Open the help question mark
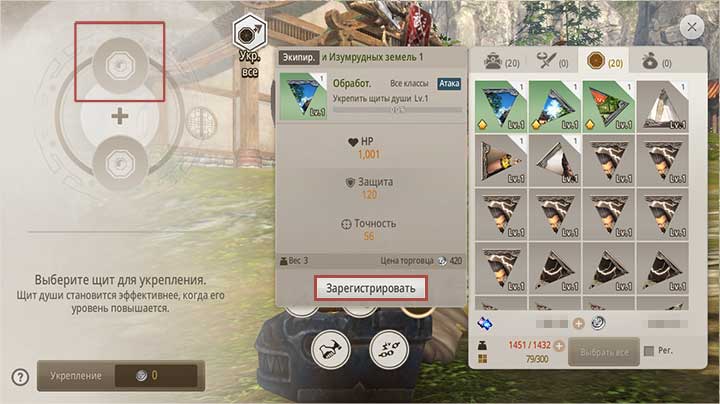 click(19, 377)
